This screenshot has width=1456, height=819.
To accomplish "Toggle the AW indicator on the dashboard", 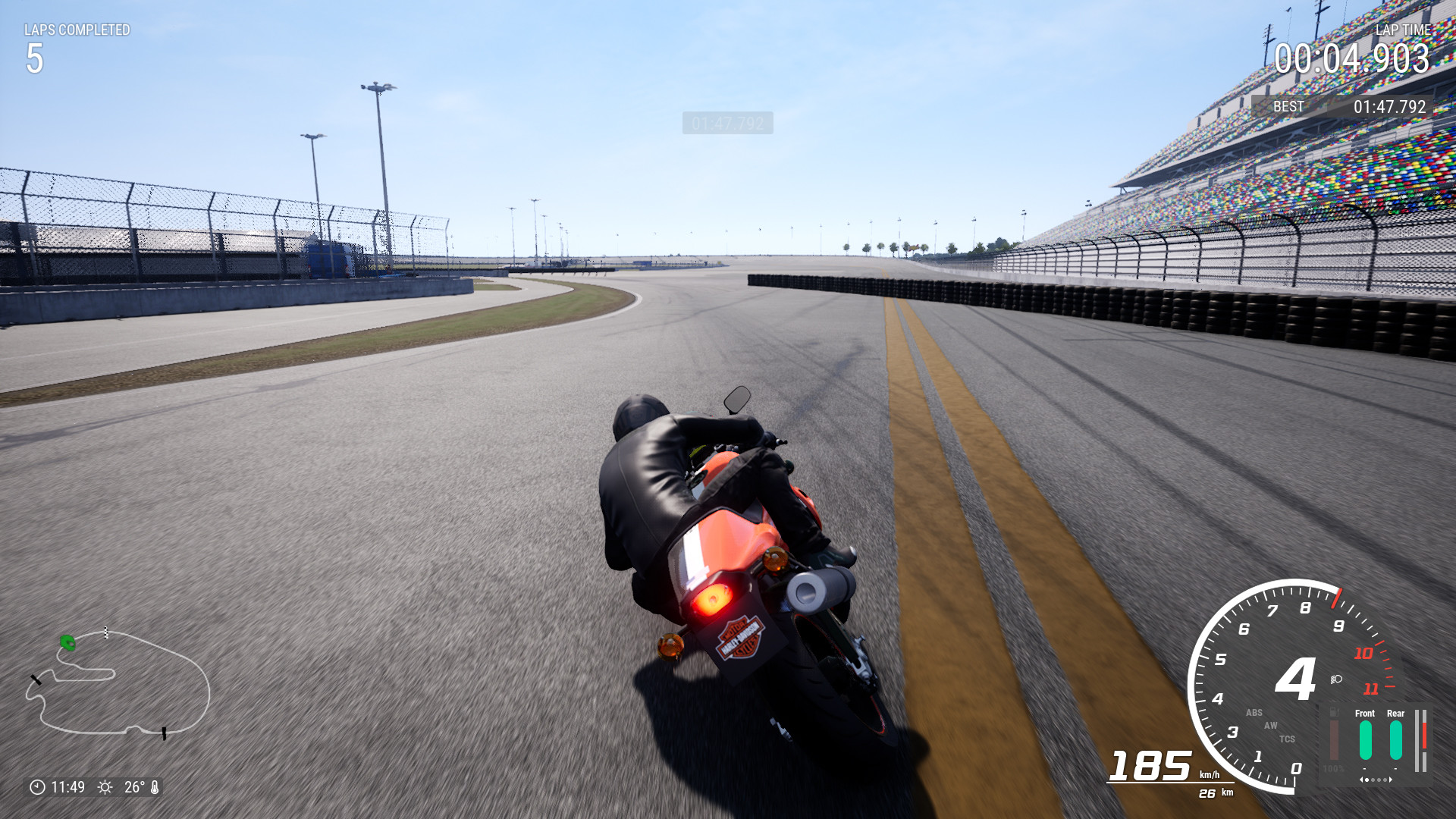I will pos(1270,725).
